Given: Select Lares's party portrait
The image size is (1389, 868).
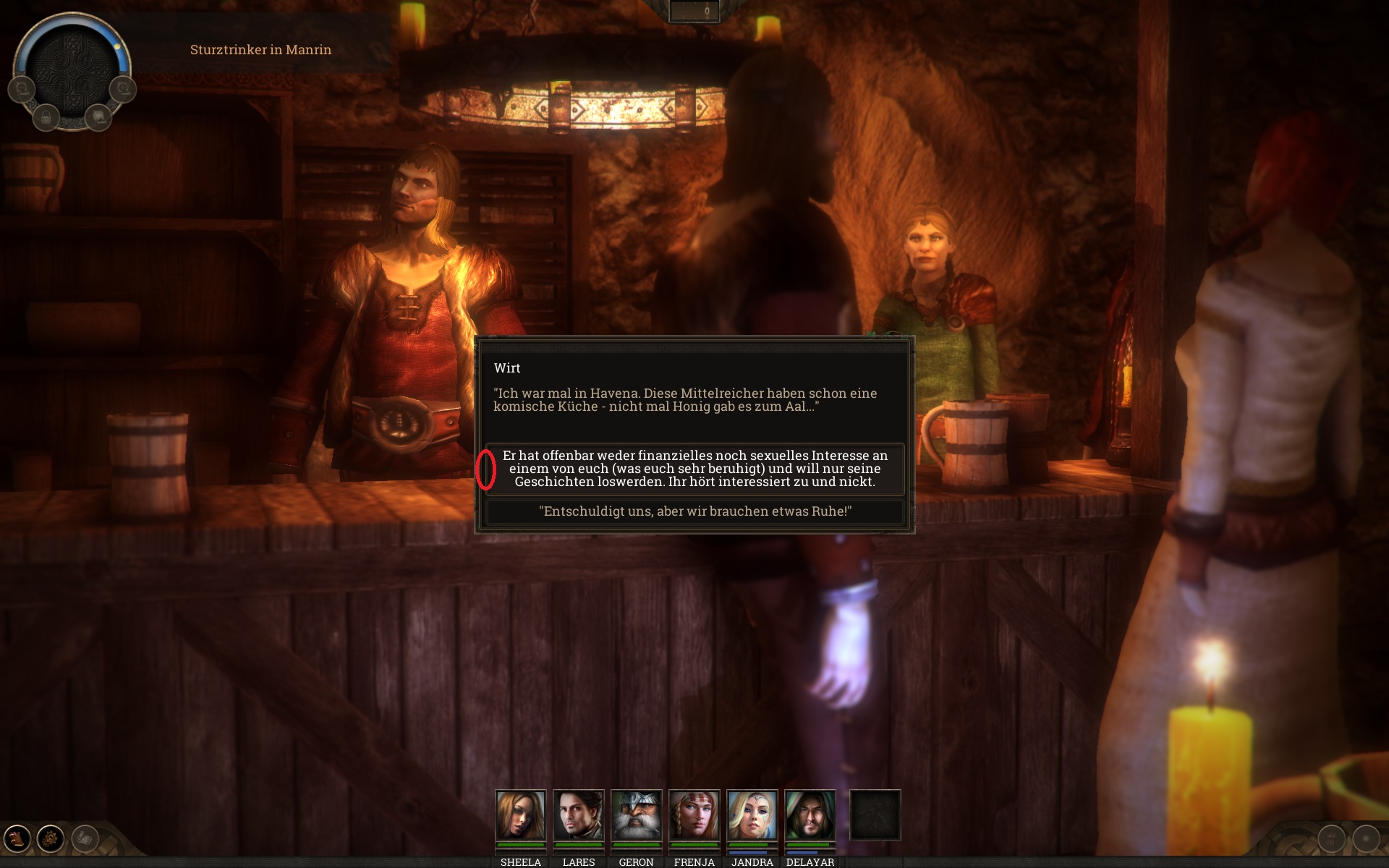Looking at the screenshot, I should pos(578,815).
